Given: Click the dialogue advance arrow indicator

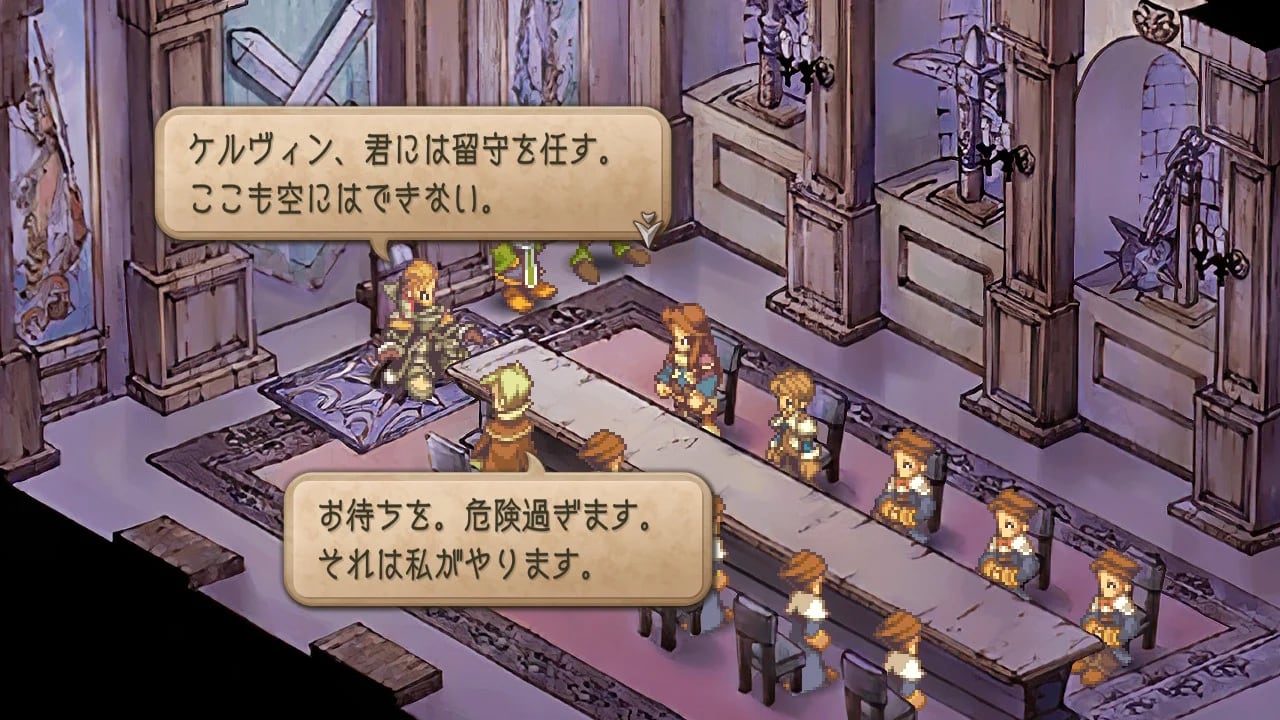Looking at the screenshot, I should point(647,229).
